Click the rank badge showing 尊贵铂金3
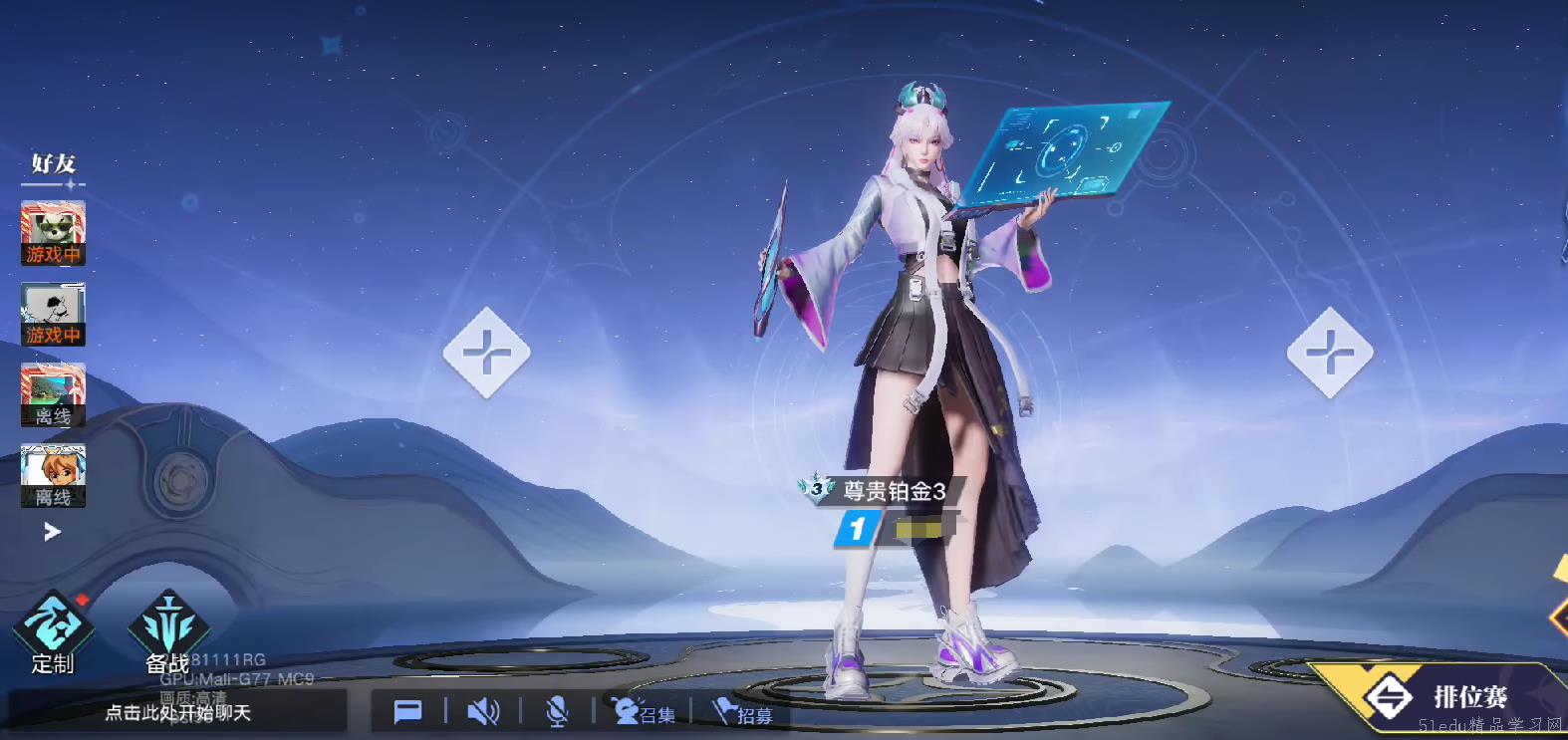 tap(892, 488)
